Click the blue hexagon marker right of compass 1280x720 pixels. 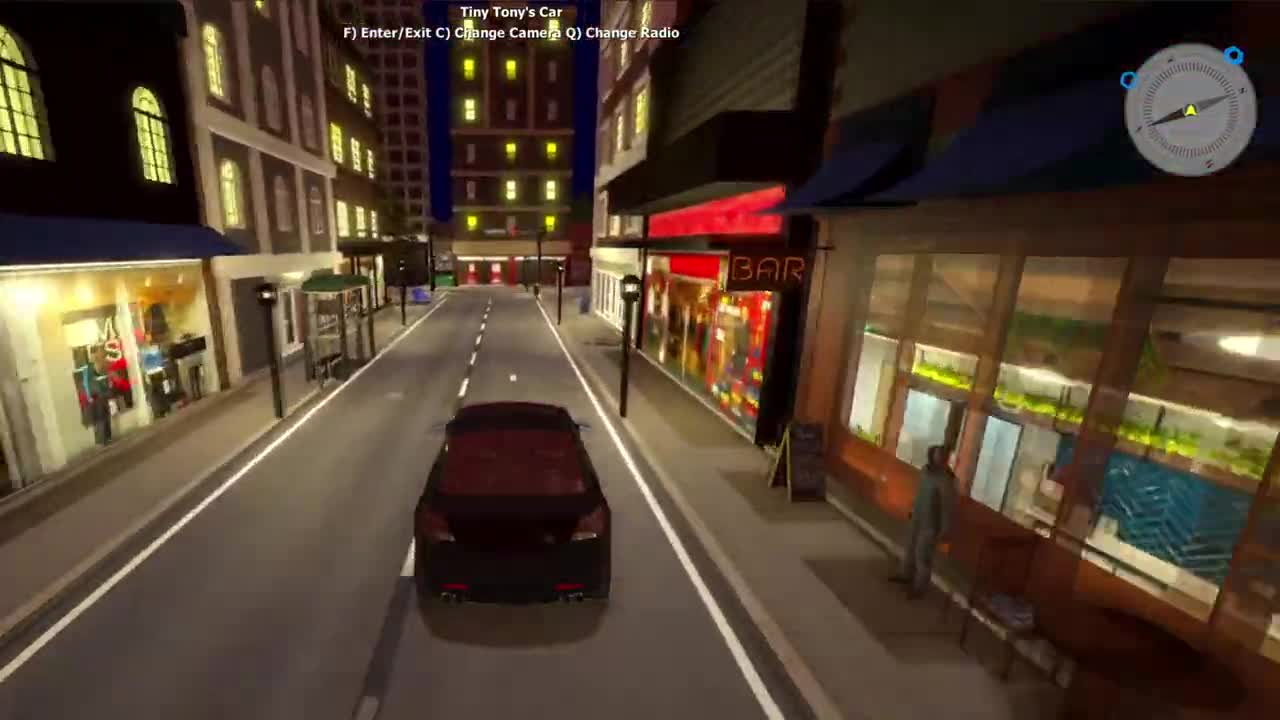(1234, 56)
